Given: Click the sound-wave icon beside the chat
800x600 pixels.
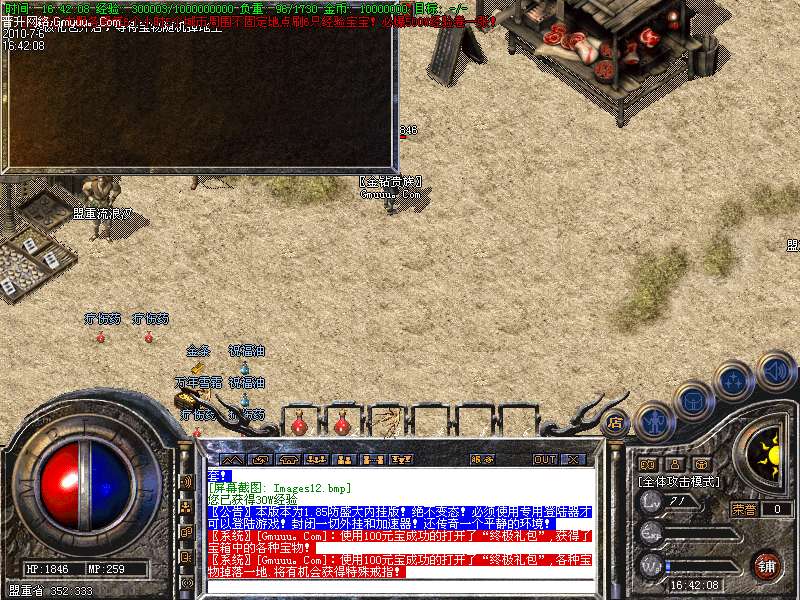Looking at the screenshot, I should 186,481.
